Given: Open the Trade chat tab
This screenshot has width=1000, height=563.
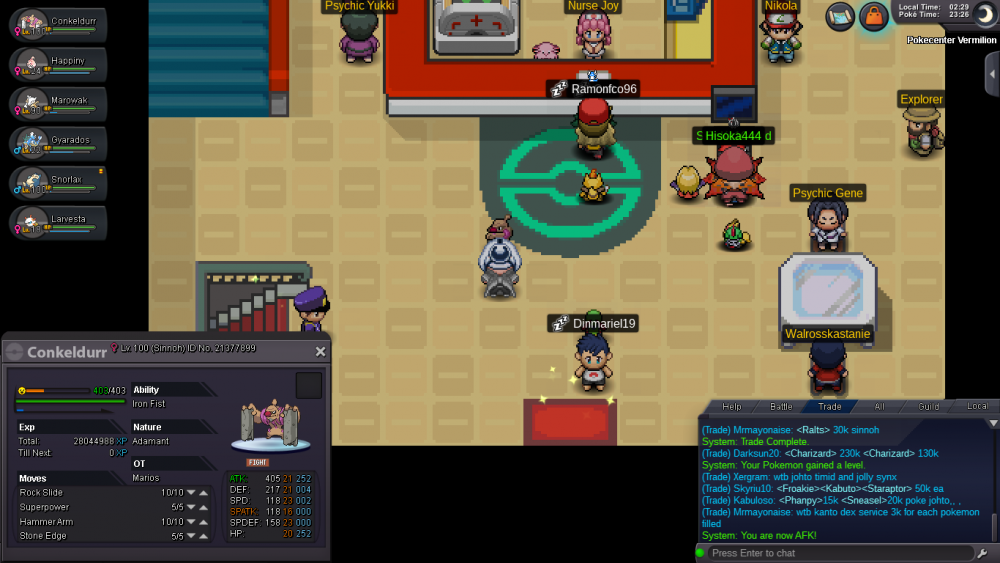Looking at the screenshot, I should click(x=830, y=407).
